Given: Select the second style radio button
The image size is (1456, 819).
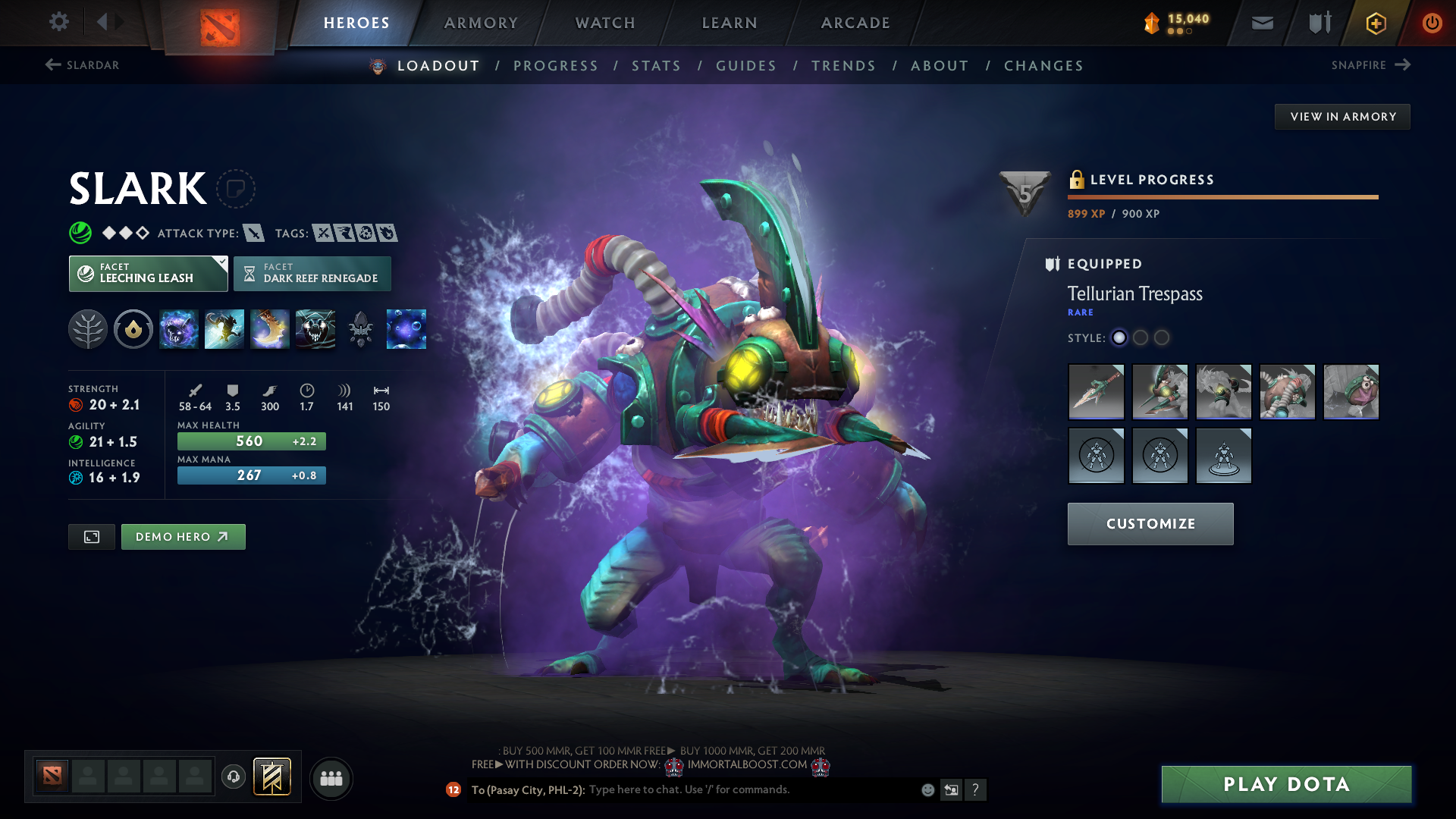Looking at the screenshot, I should (x=1141, y=339).
